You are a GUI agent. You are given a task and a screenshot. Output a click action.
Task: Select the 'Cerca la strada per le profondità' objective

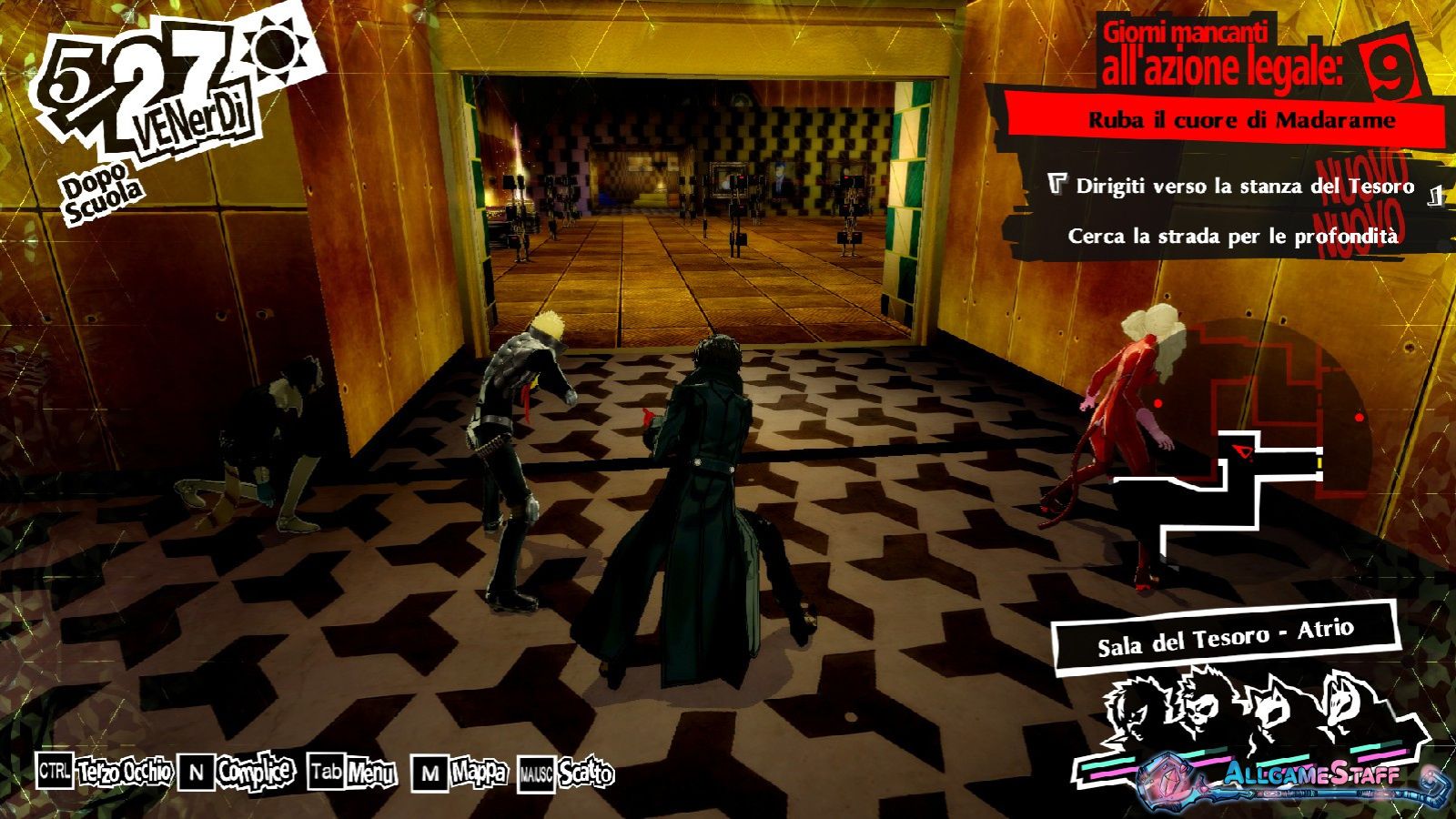coord(1232,237)
